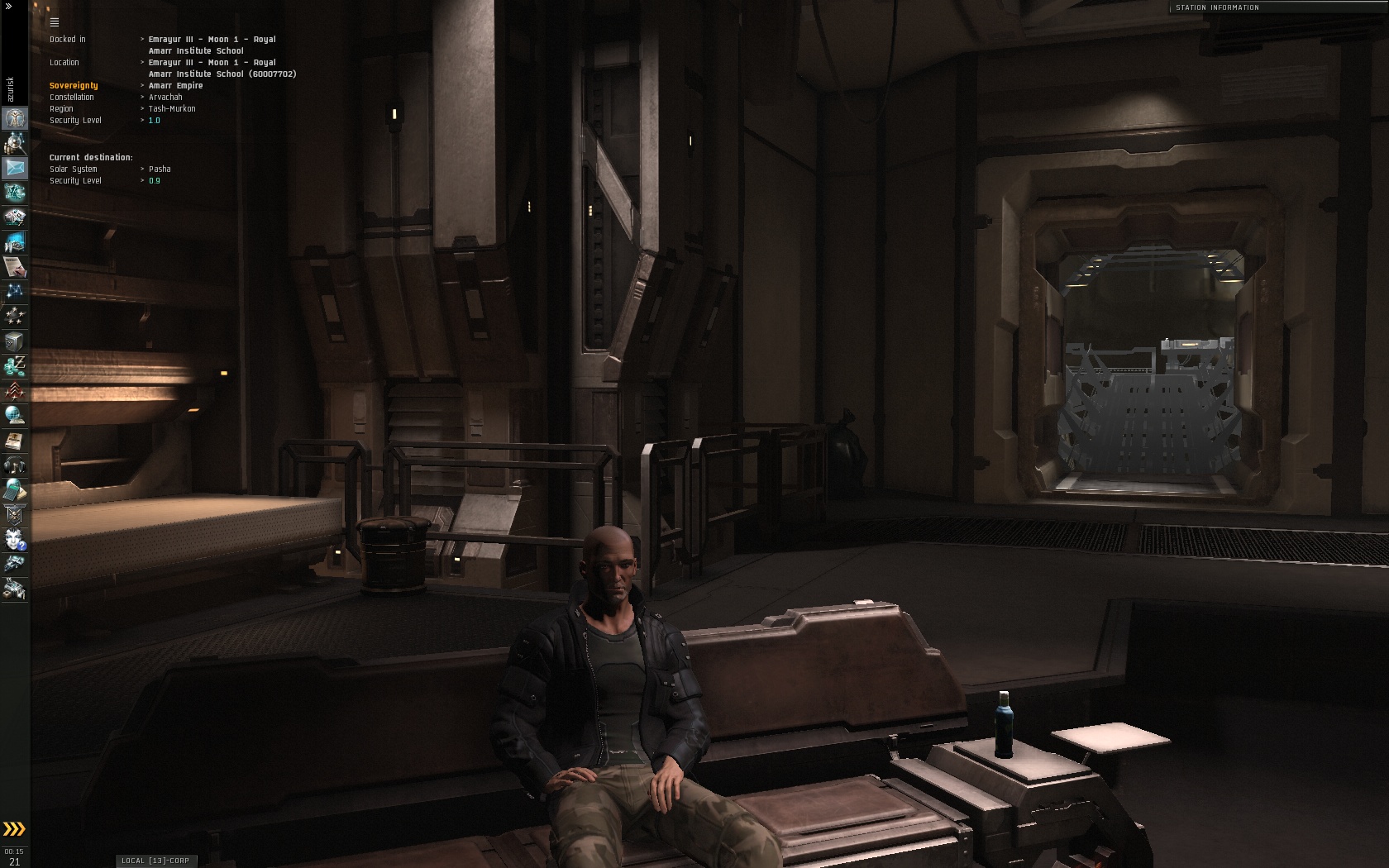Expand the Neocom using orange chevrons
Viewport: 1389px width, 868px height.
point(14,829)
